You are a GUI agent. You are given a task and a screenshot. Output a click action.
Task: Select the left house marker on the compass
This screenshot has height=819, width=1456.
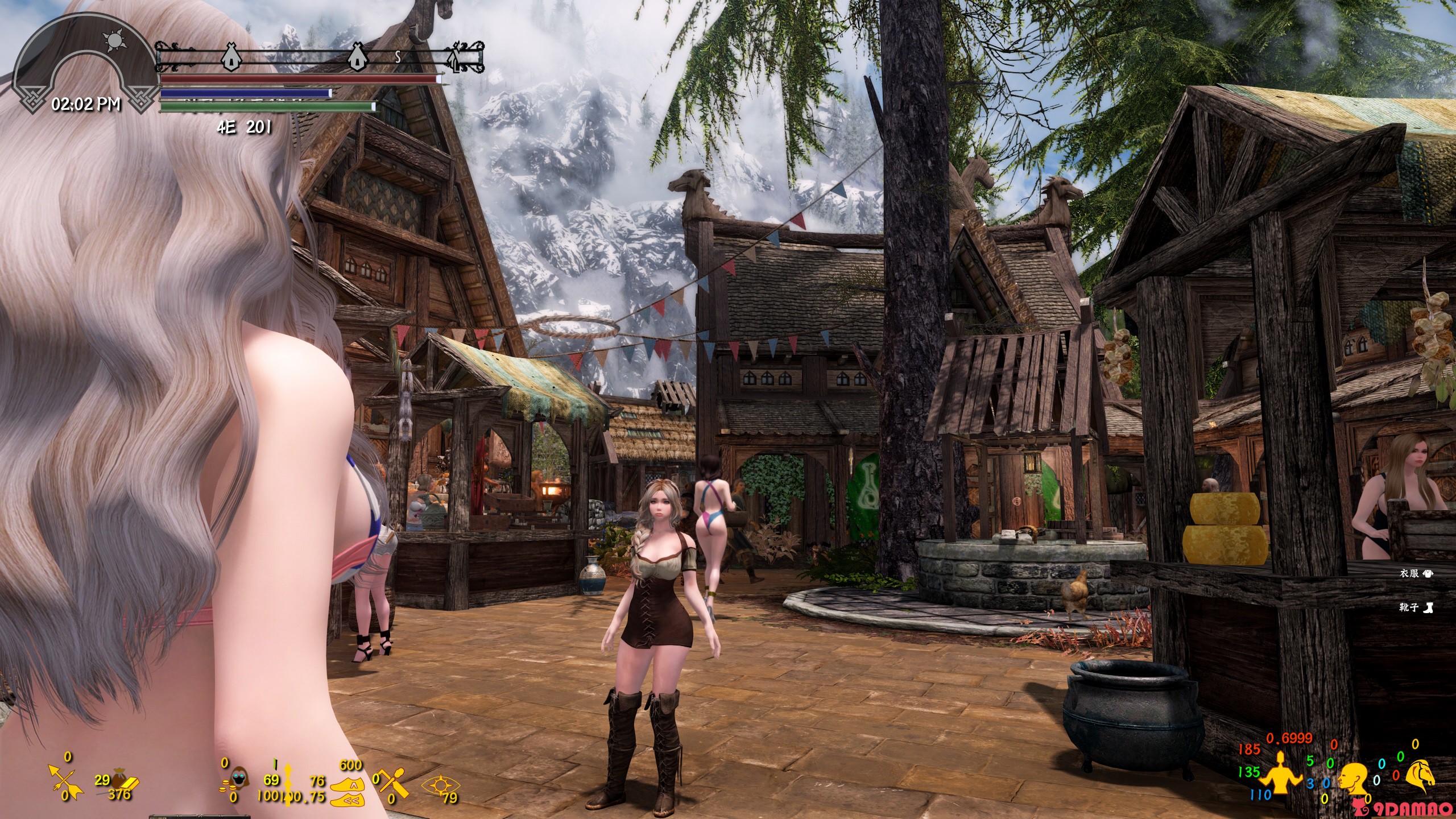point(230,56)
